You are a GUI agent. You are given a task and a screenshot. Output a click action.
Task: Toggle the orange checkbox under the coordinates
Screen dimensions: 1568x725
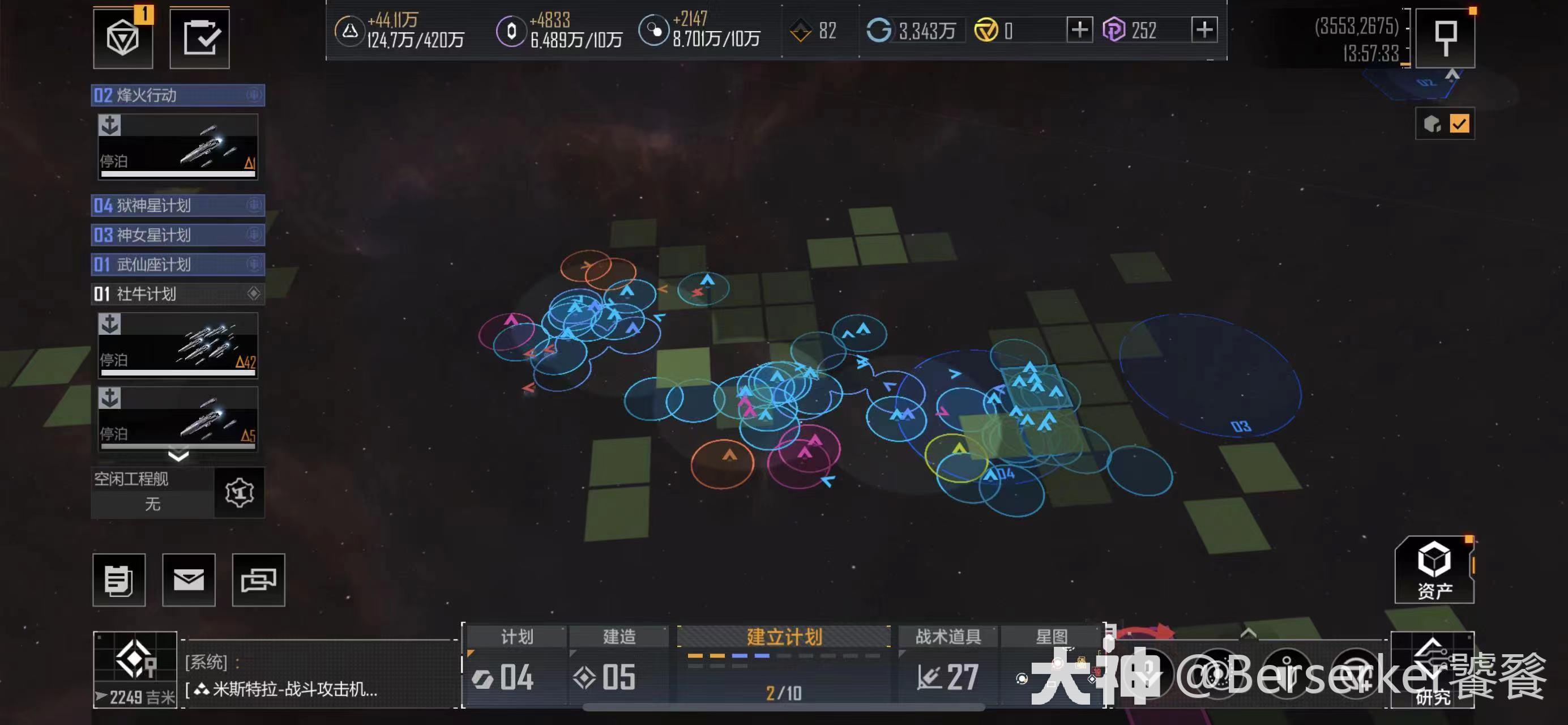point(1459,124)
